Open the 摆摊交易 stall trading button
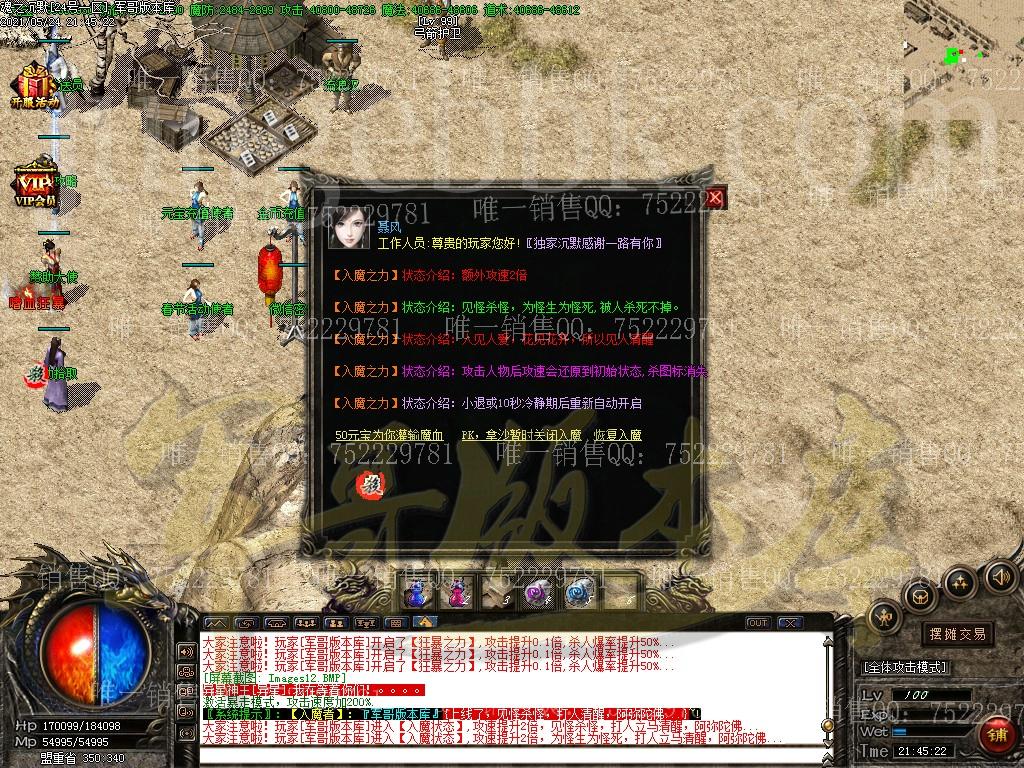This screenshot has height=768, width=1024. 957,633
